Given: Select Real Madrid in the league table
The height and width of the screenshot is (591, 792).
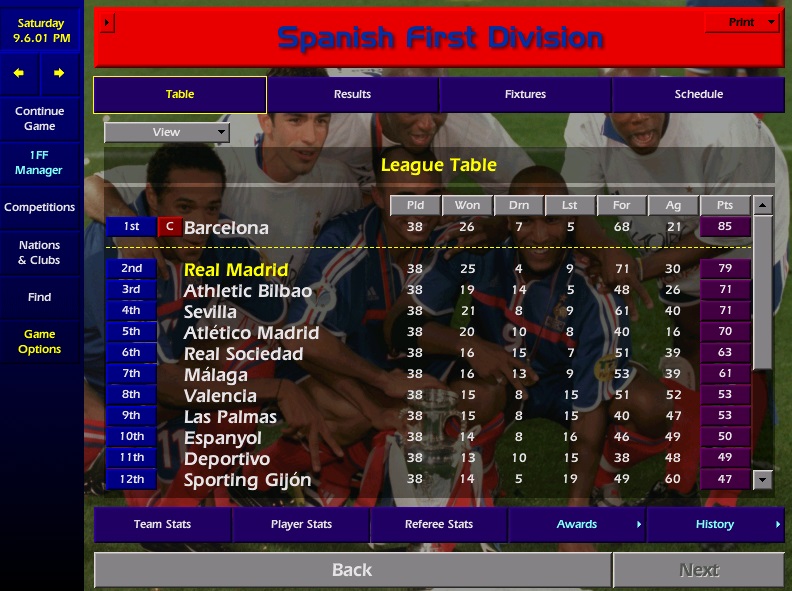Looking at the screenshot, I should click(x=236, y=270).
